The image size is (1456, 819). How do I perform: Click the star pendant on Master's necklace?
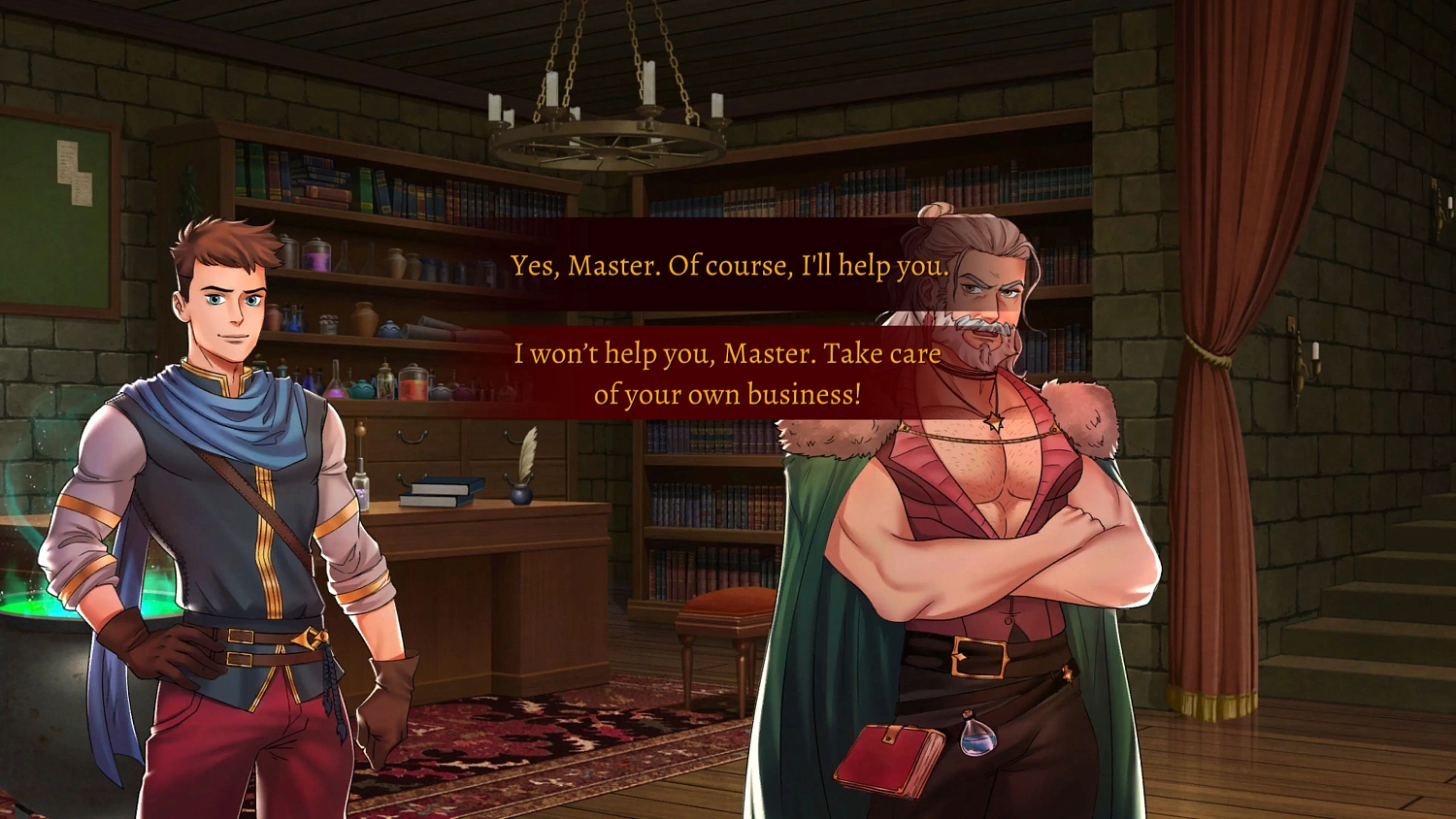tap(992, 419)
